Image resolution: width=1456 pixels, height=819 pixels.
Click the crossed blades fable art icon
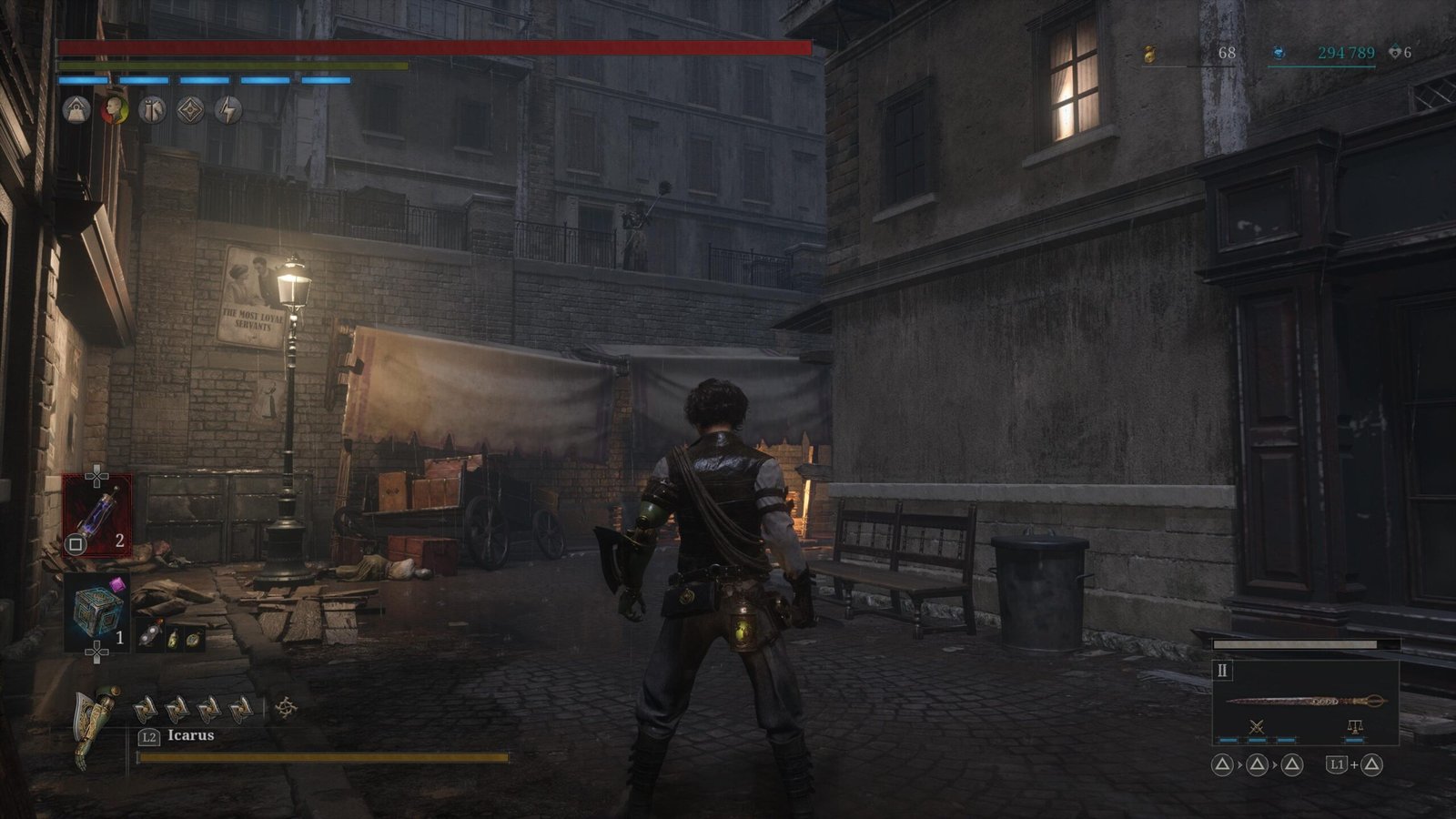tap(1258, 727)
